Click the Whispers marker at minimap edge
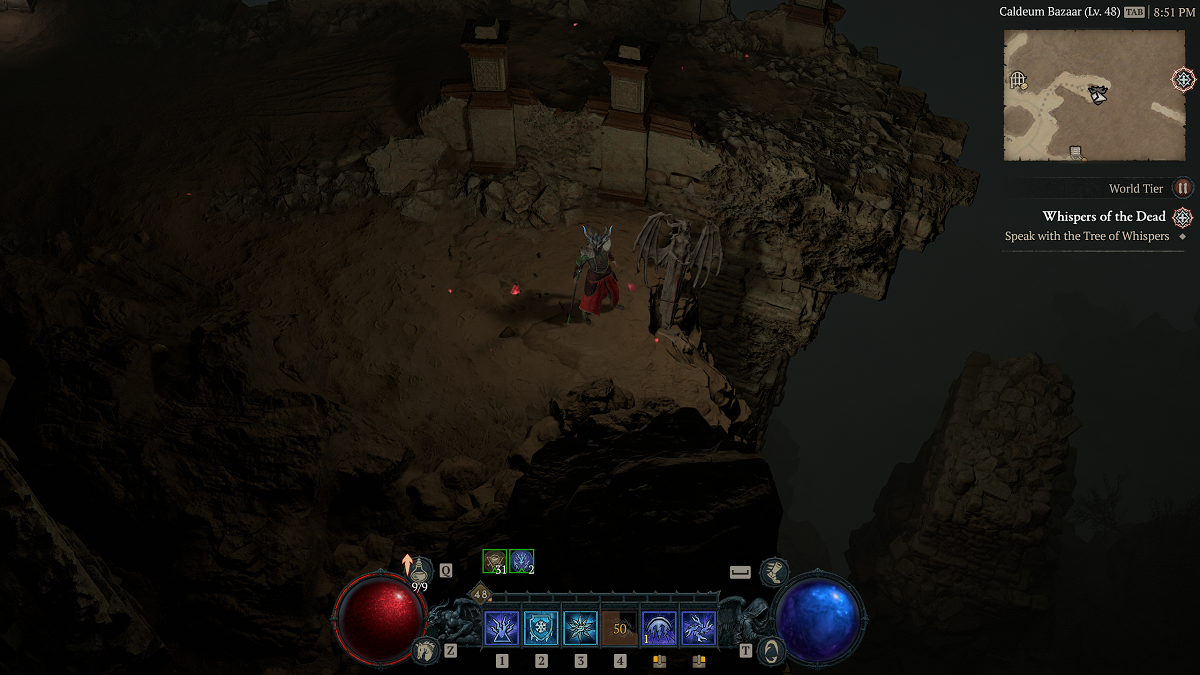The width and height of the screenshot is (1200, 675). pyautogui.click(x=1184, y=79)
